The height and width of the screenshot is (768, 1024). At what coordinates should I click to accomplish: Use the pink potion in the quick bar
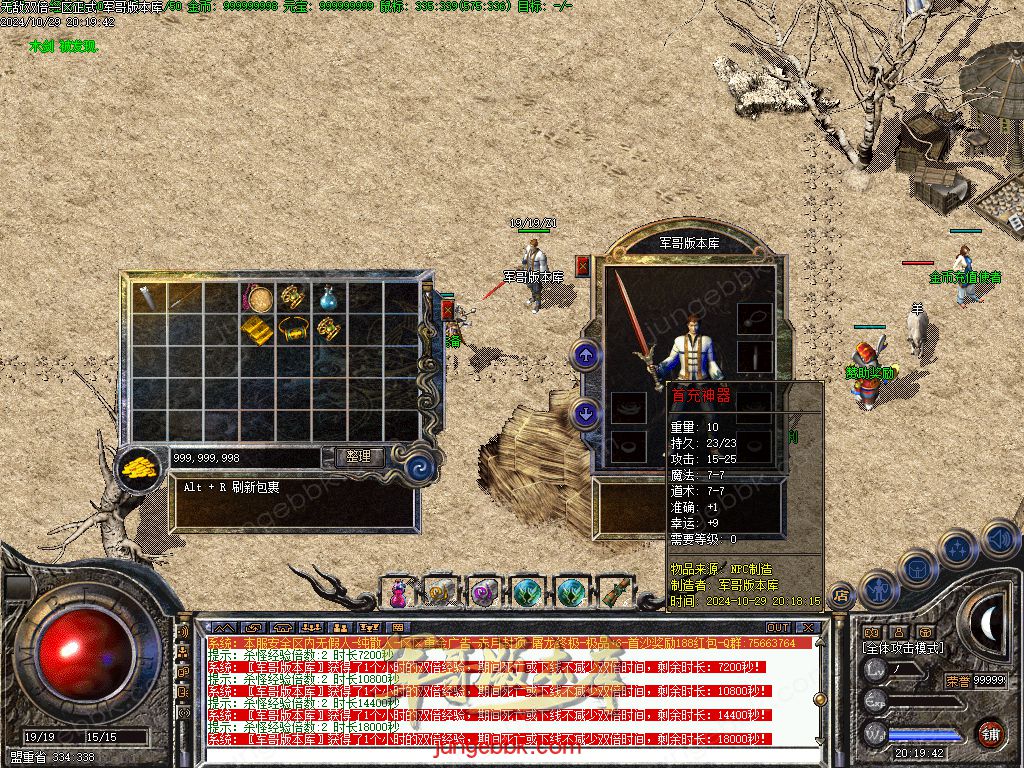point(398,594)
